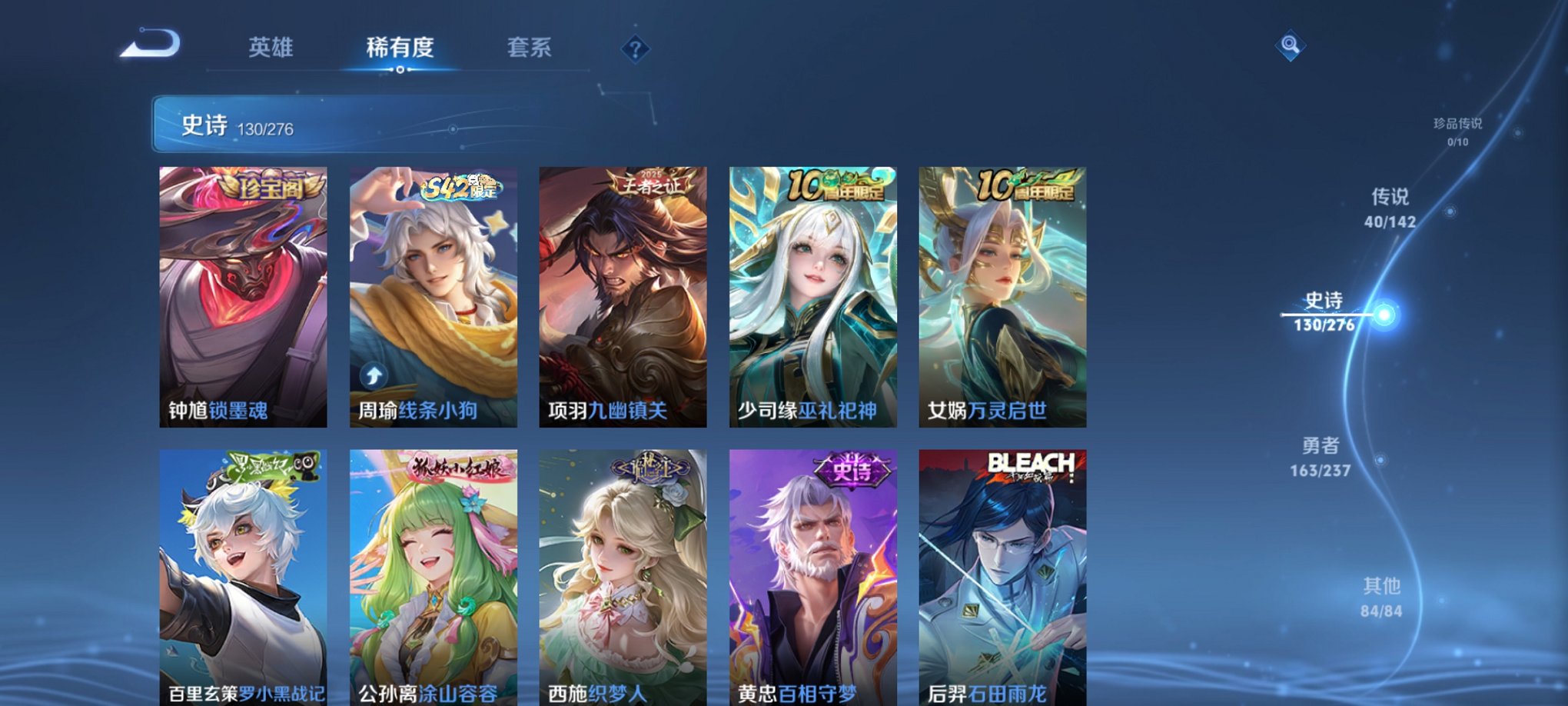Open the search magnifier icon

click(x=1291, y=45)
